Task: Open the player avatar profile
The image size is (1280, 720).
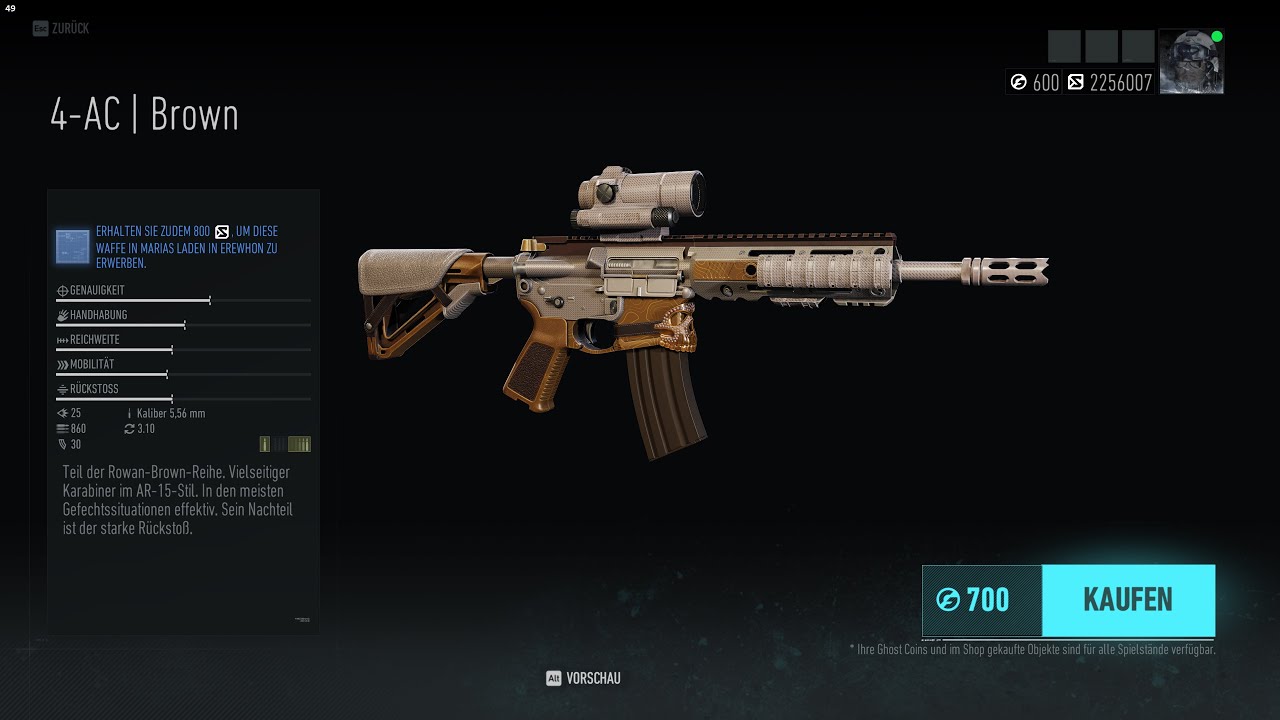Action: [1190, 62]
